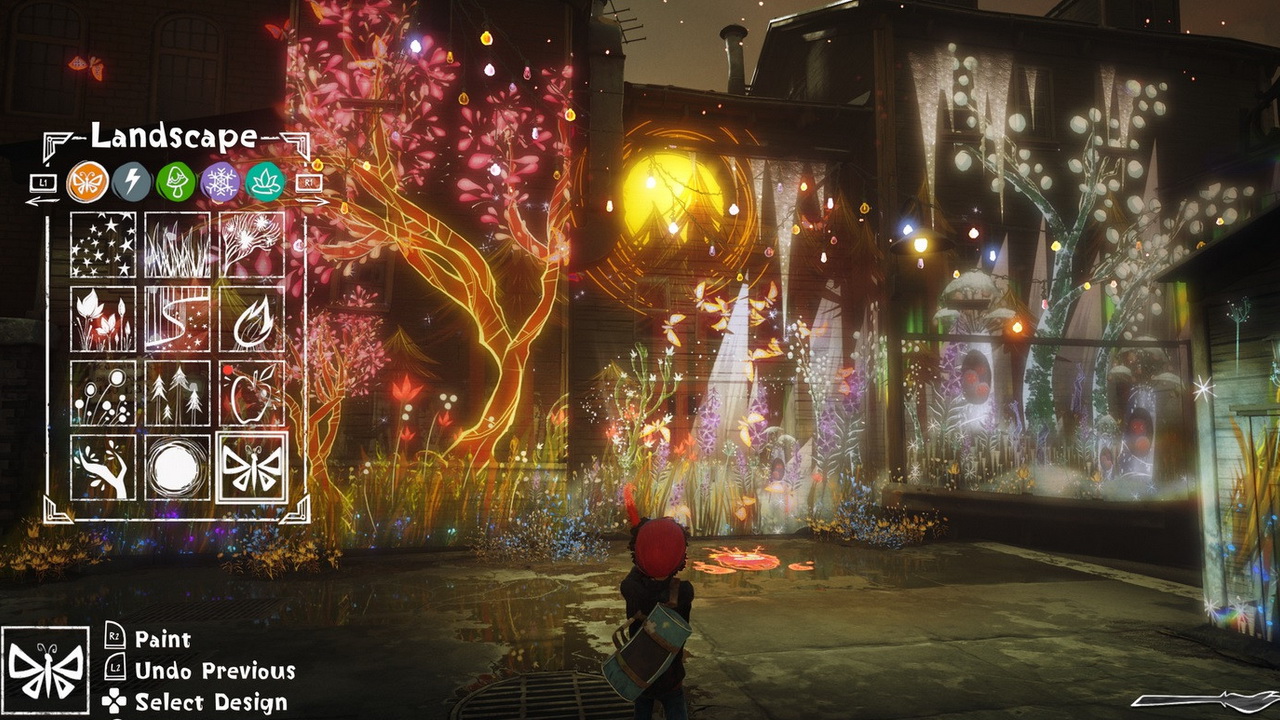
Task: Choose the apple design tile
Action: pos(252,393)
